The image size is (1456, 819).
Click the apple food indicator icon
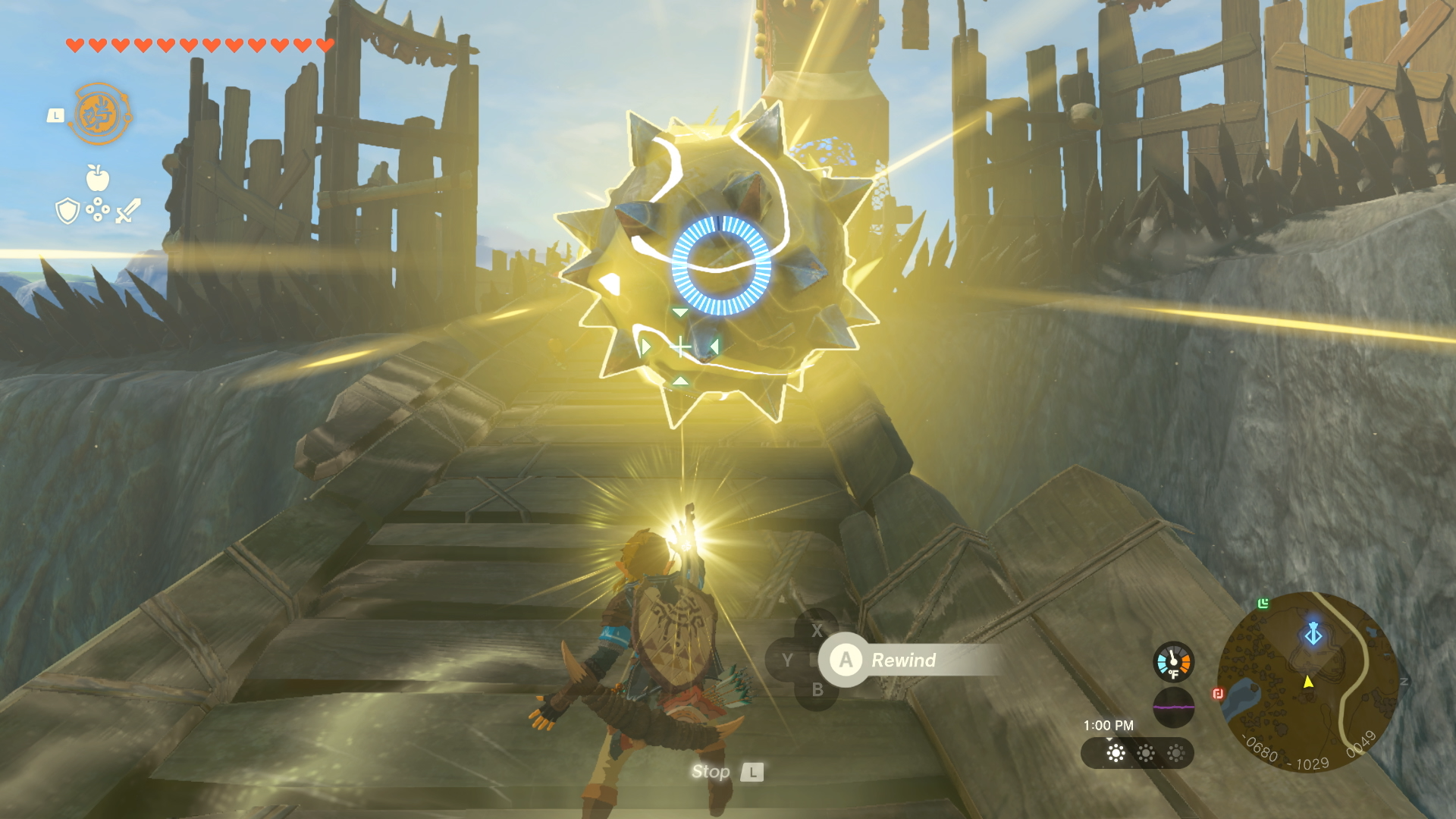(x=99, y=180)
